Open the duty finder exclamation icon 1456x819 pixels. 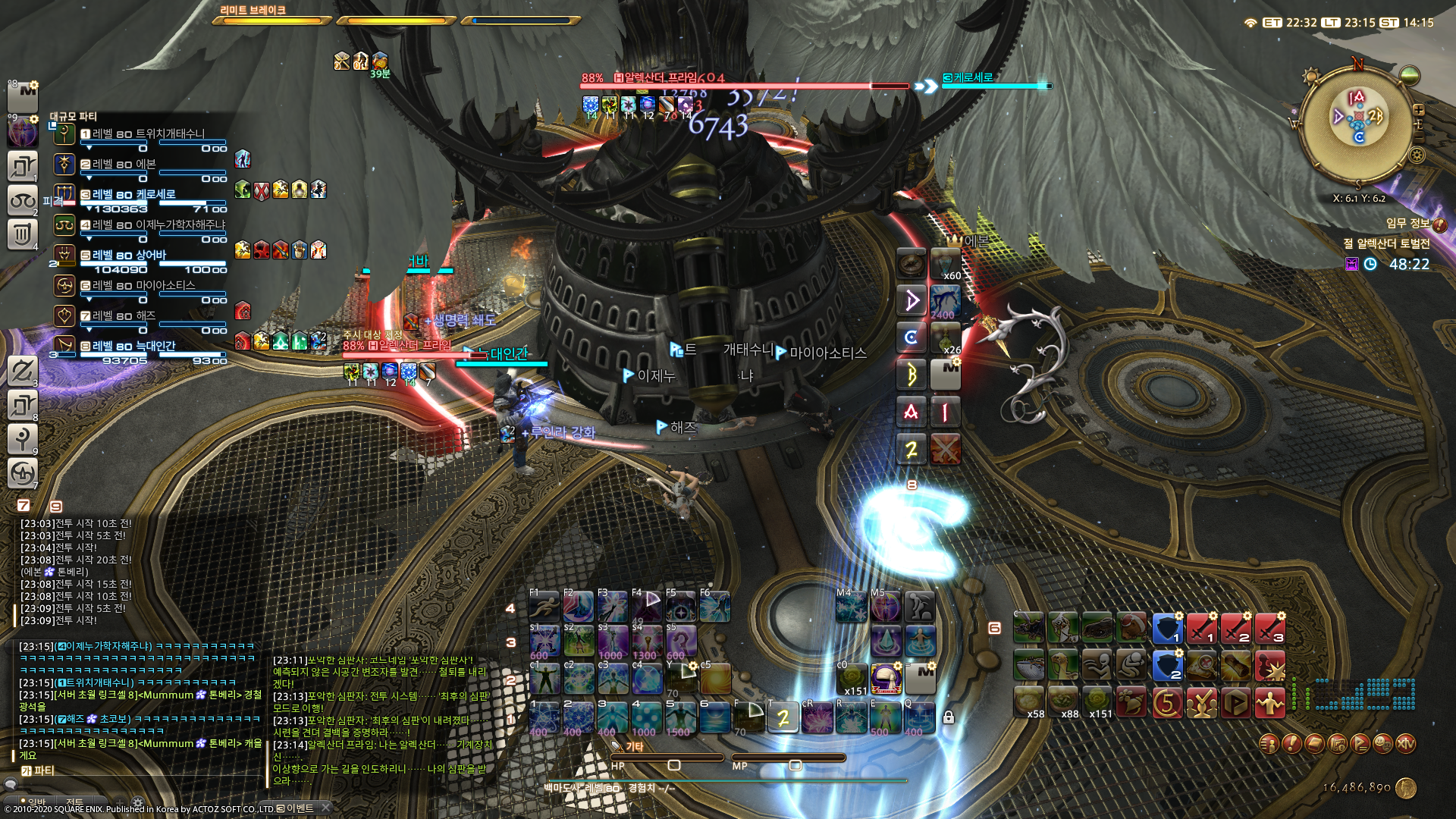[1291, 745]
